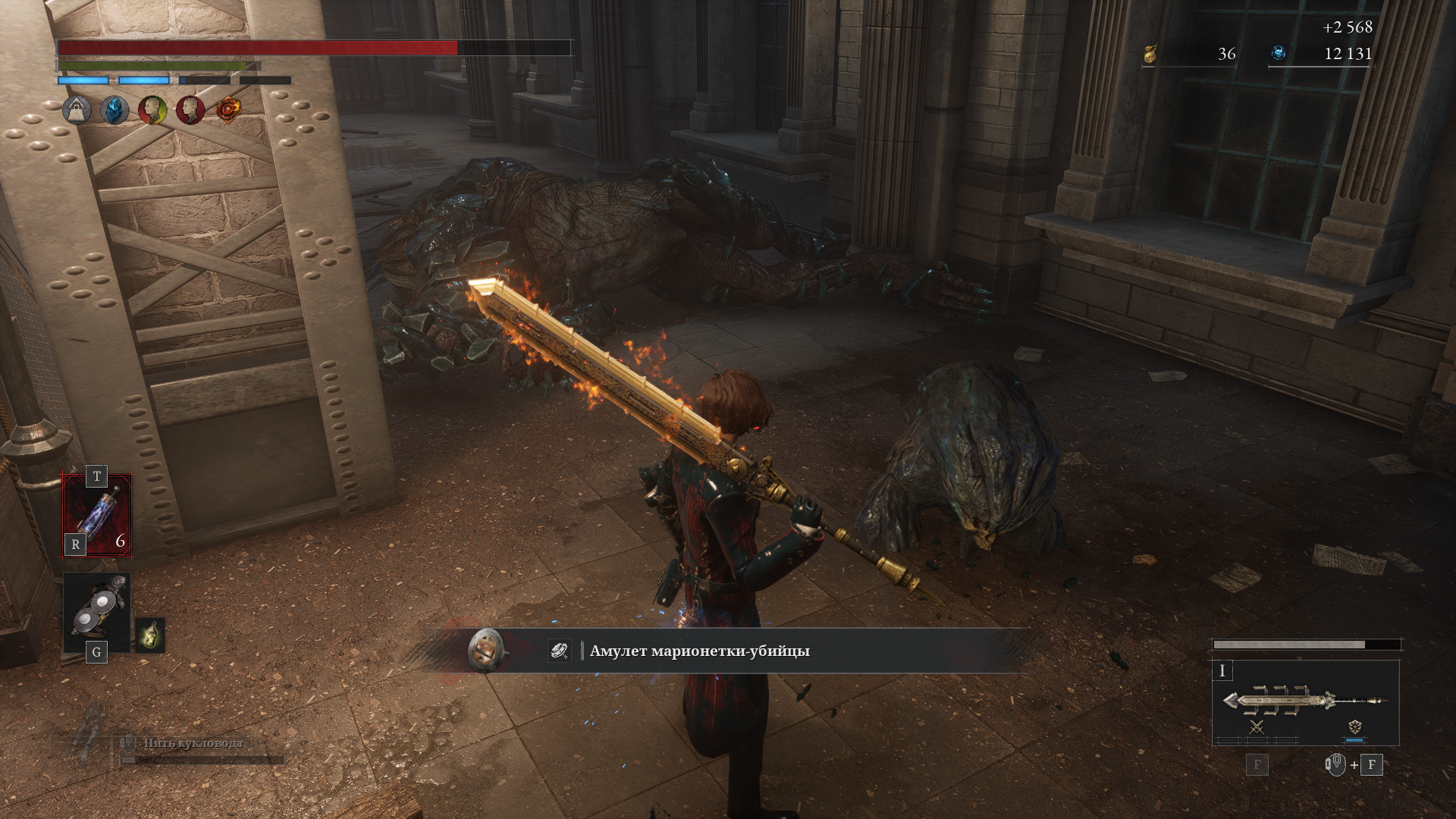Open the equipped greatsword weapon slot
The width and height of the screenshot is (1456, 819).
click(1304, 700)
